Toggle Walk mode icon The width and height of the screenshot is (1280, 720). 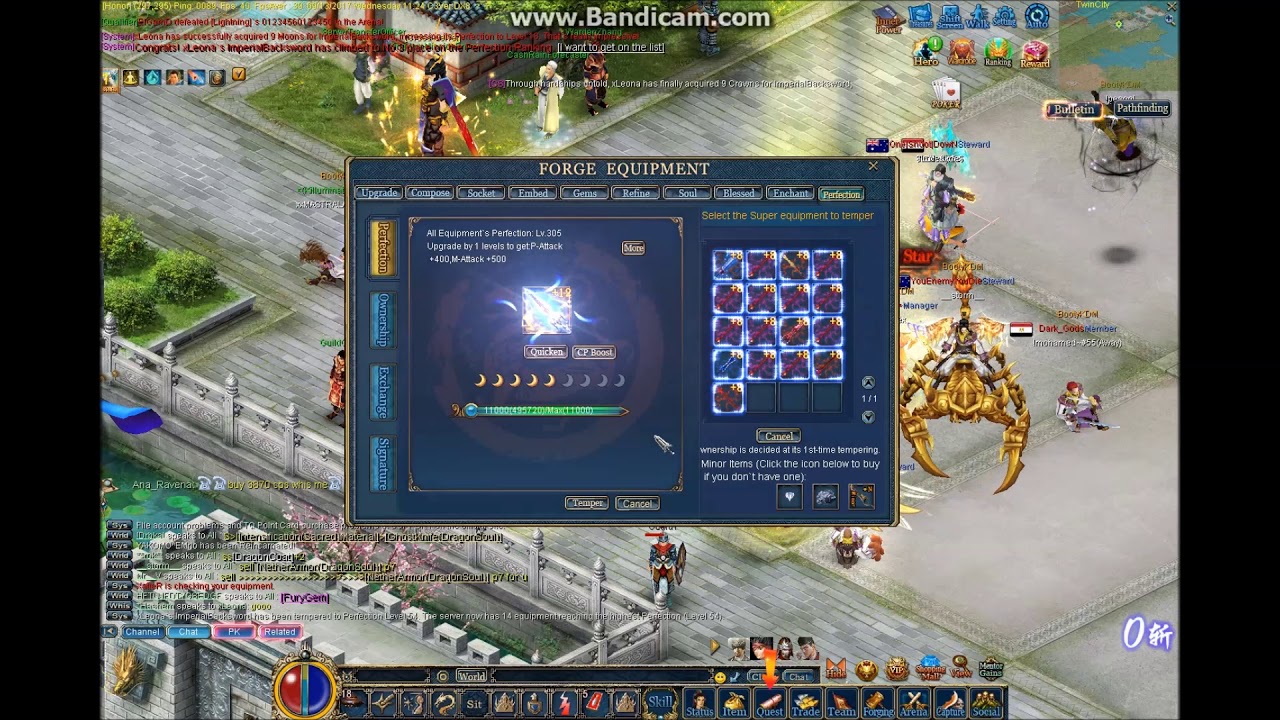[977, 18]
